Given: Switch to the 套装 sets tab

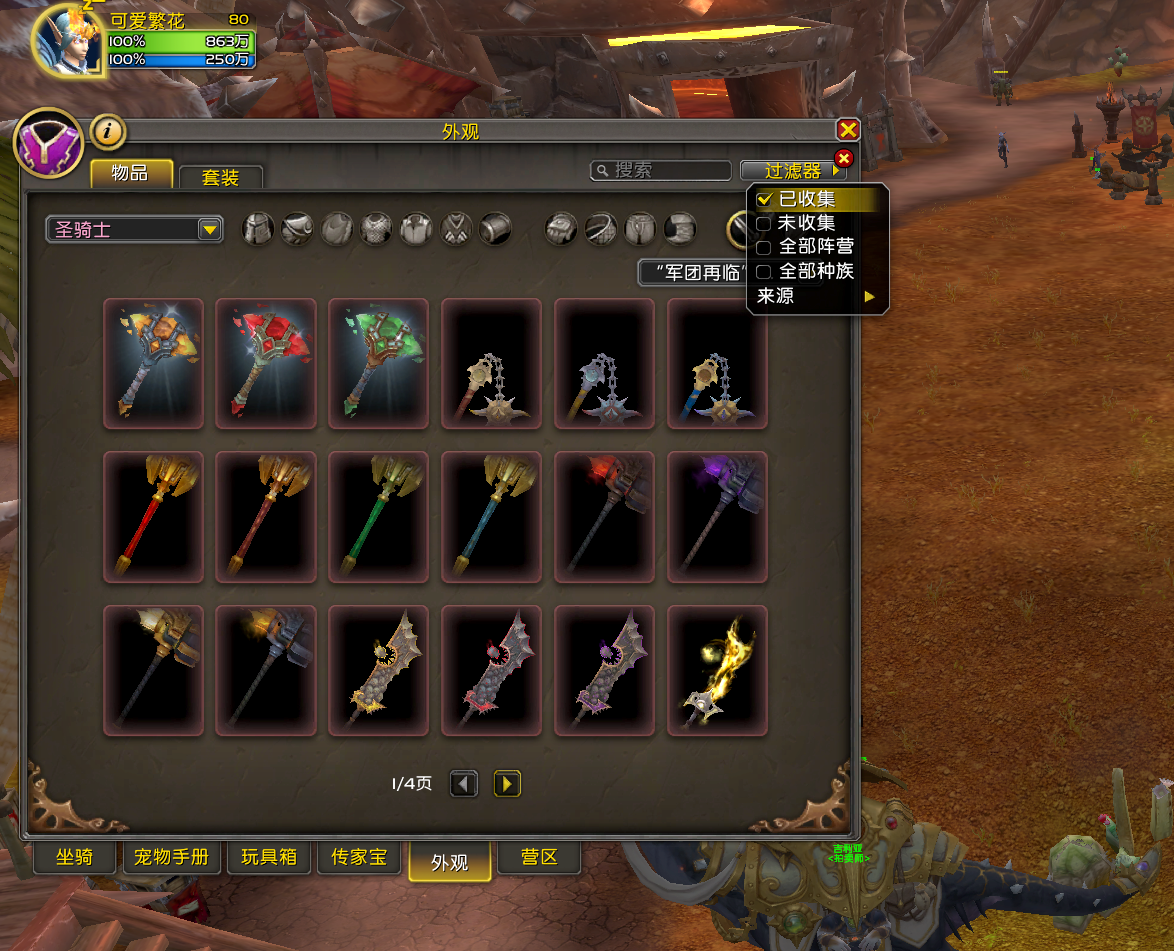Looking at the screenshot, I should [x=221, y=178].
